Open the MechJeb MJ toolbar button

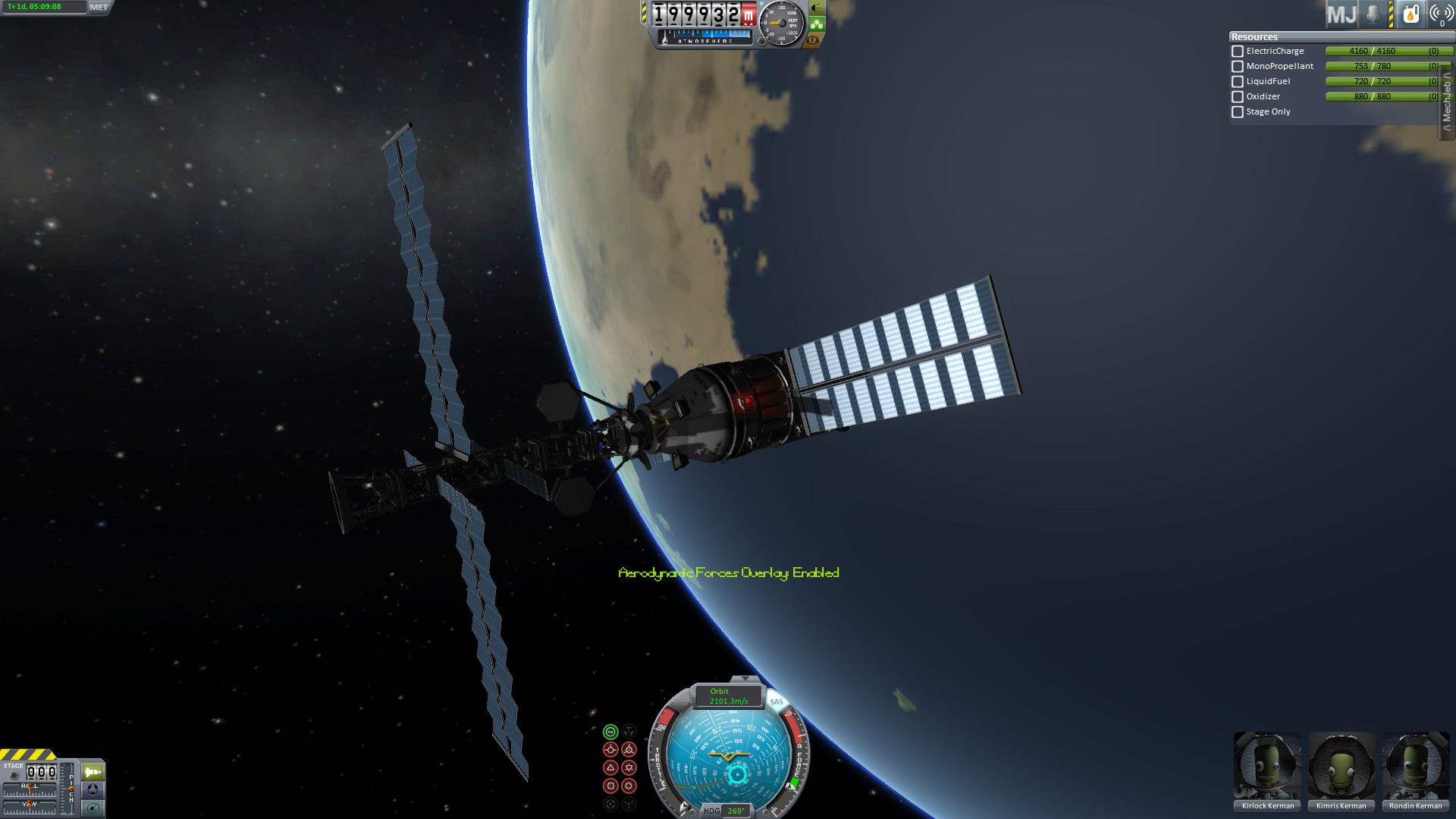(x=1341, y=14)
